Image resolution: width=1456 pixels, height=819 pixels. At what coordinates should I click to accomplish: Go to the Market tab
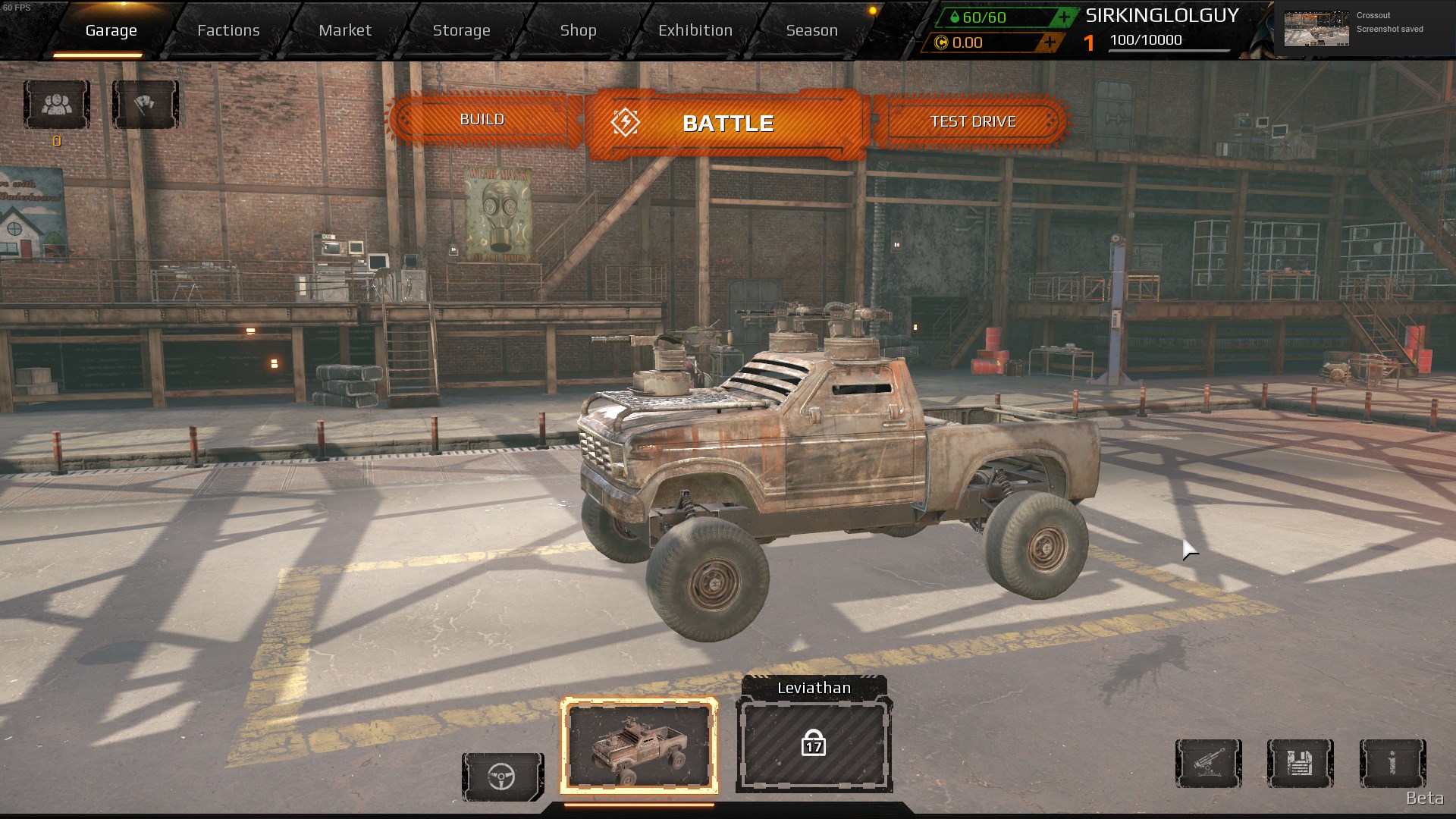click(345, 30)
